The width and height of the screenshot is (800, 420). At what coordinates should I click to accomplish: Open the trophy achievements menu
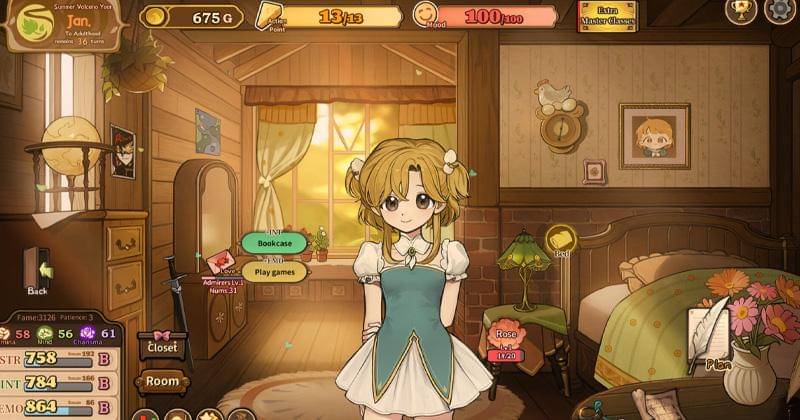coord(740,11)
